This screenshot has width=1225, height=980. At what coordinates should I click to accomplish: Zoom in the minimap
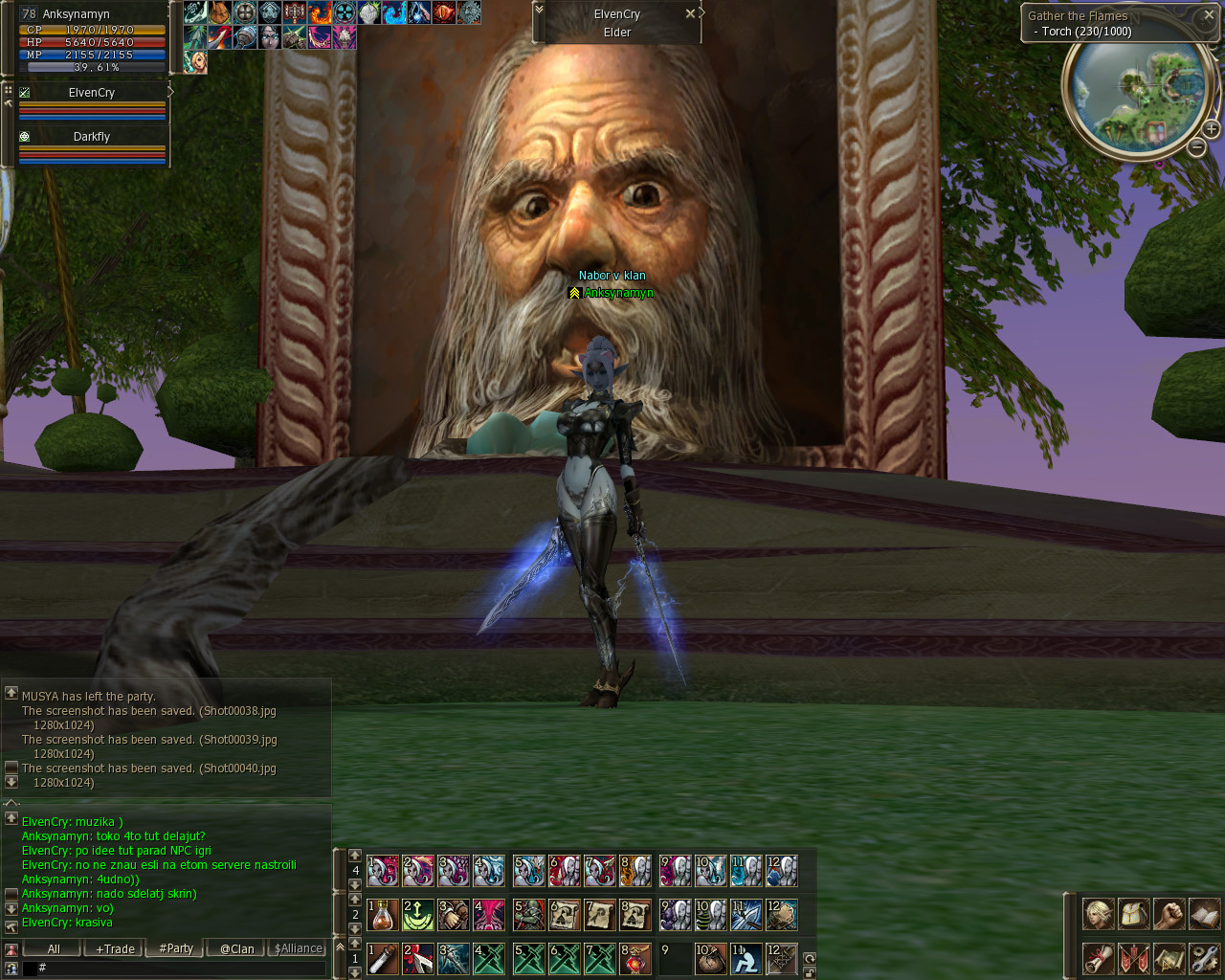click(x=1211, y=128)
